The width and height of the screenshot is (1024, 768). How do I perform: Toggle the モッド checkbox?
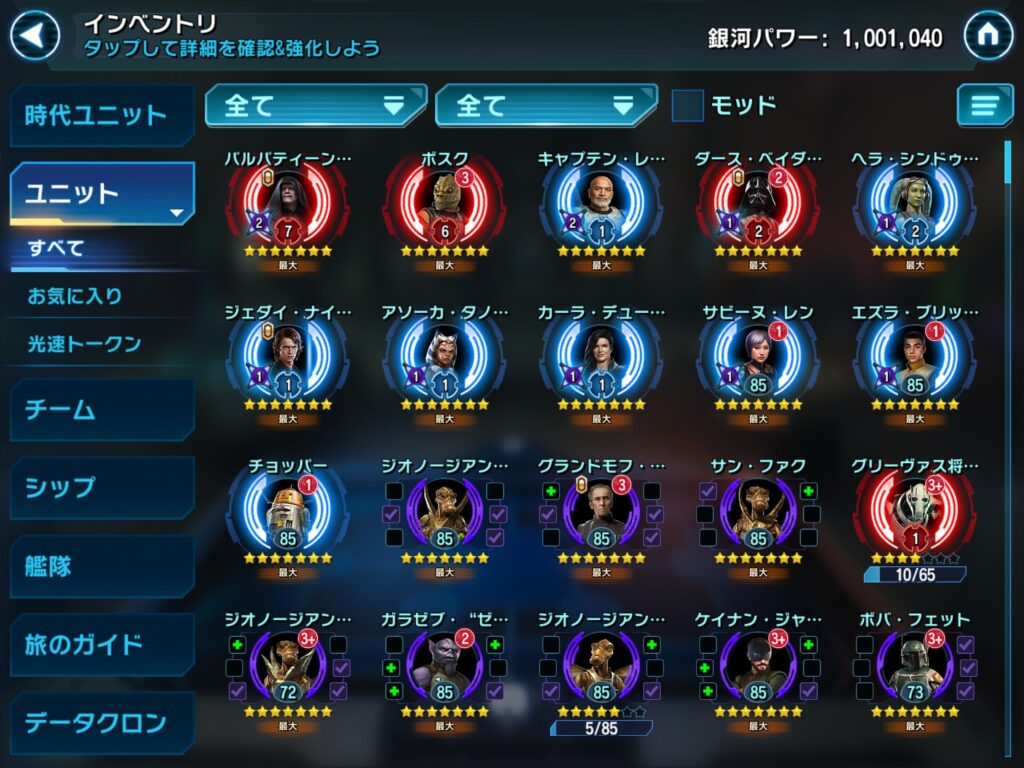(x=687, y=105)
